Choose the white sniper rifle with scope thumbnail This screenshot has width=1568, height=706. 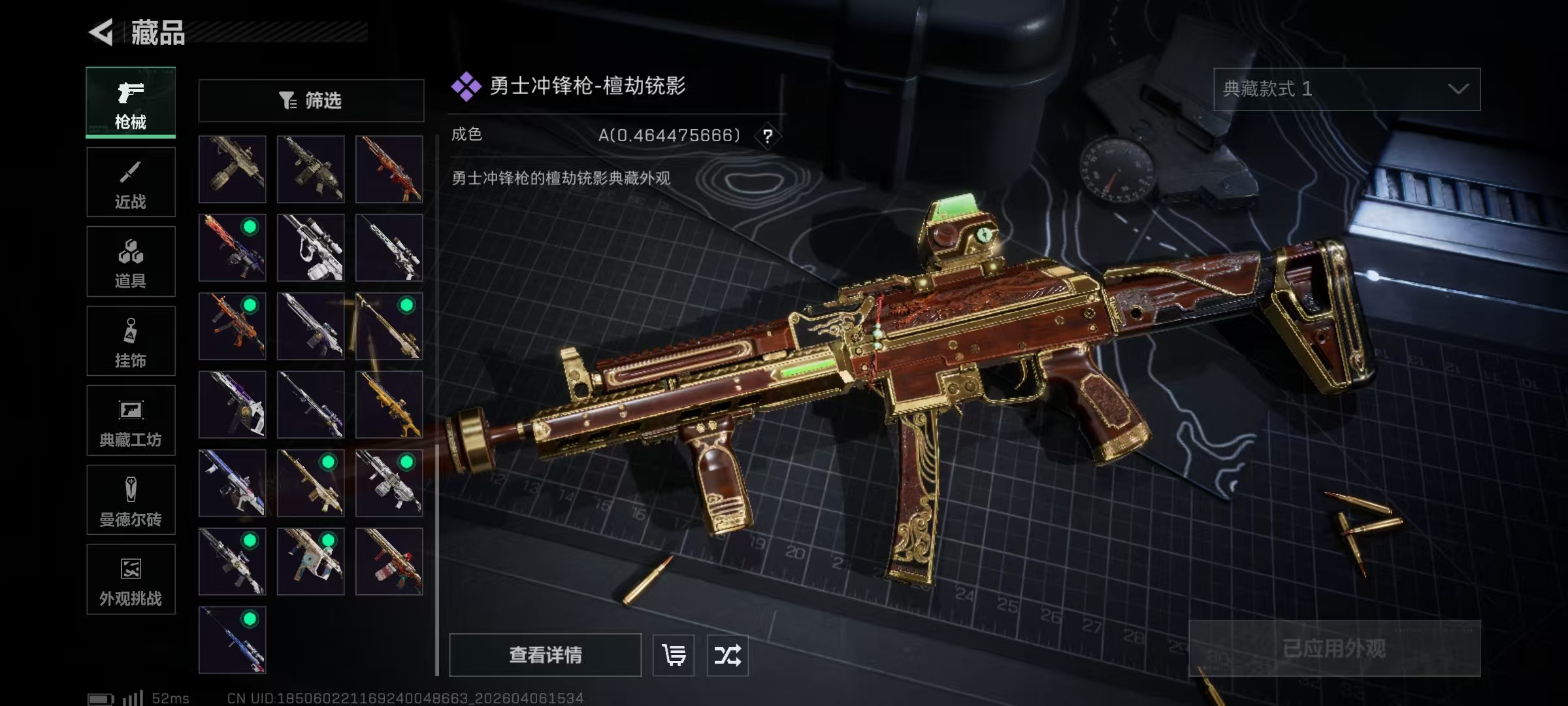point(311,248)
